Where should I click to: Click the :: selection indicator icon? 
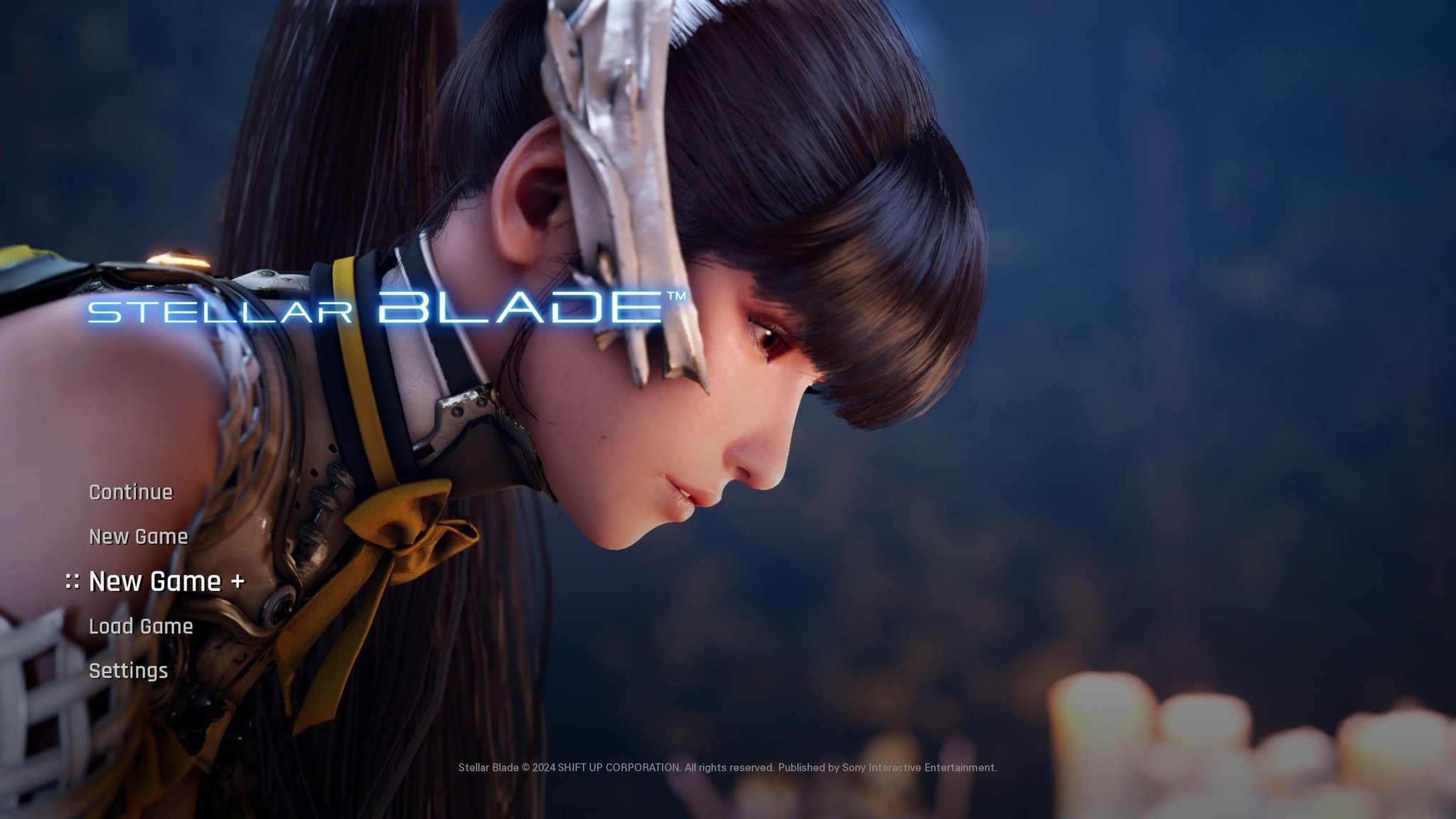(73, 582)
